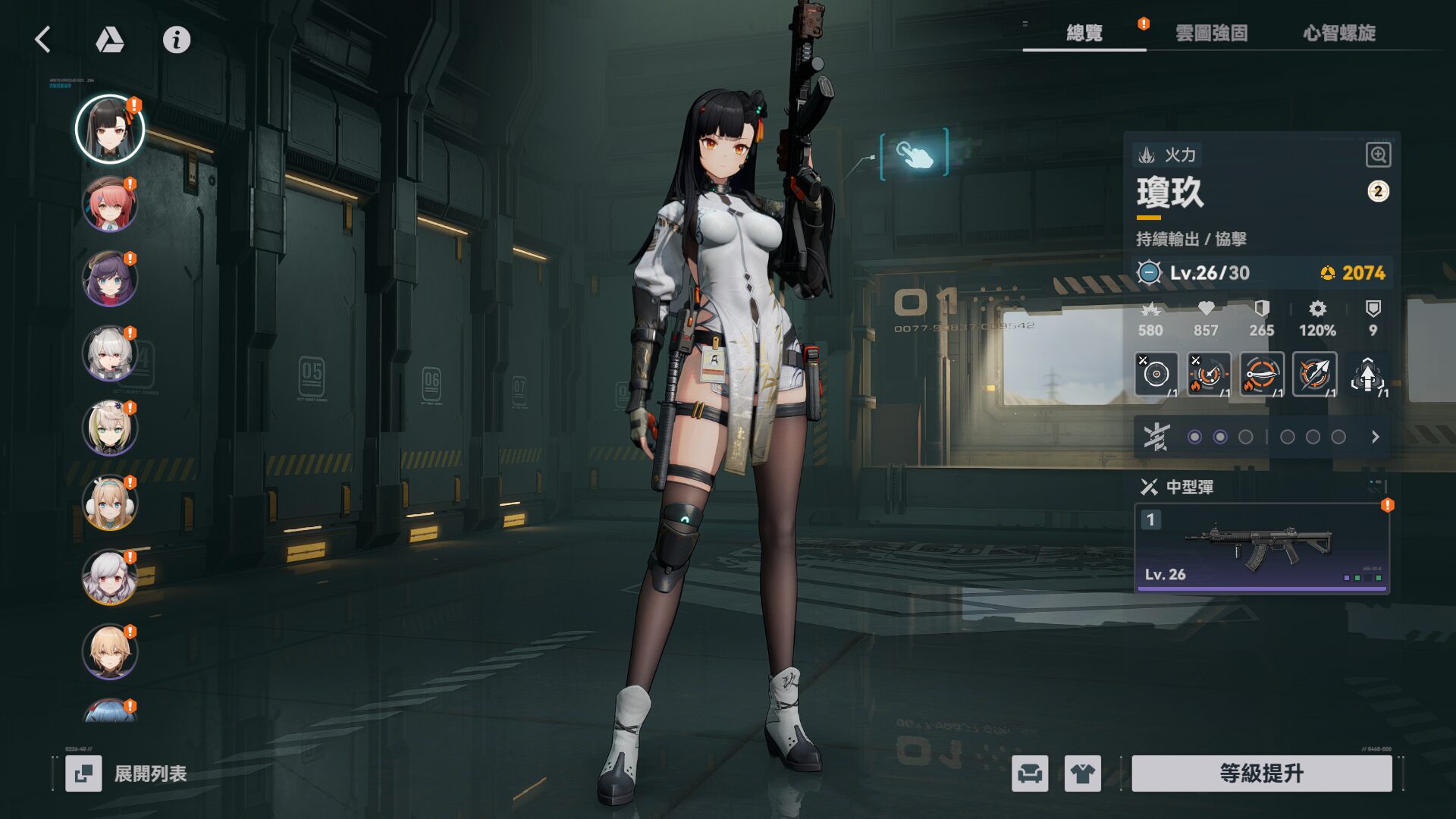1456x819 pixels.
Task: Choose the purple-haired doll portrait
Action: point(110,279)
